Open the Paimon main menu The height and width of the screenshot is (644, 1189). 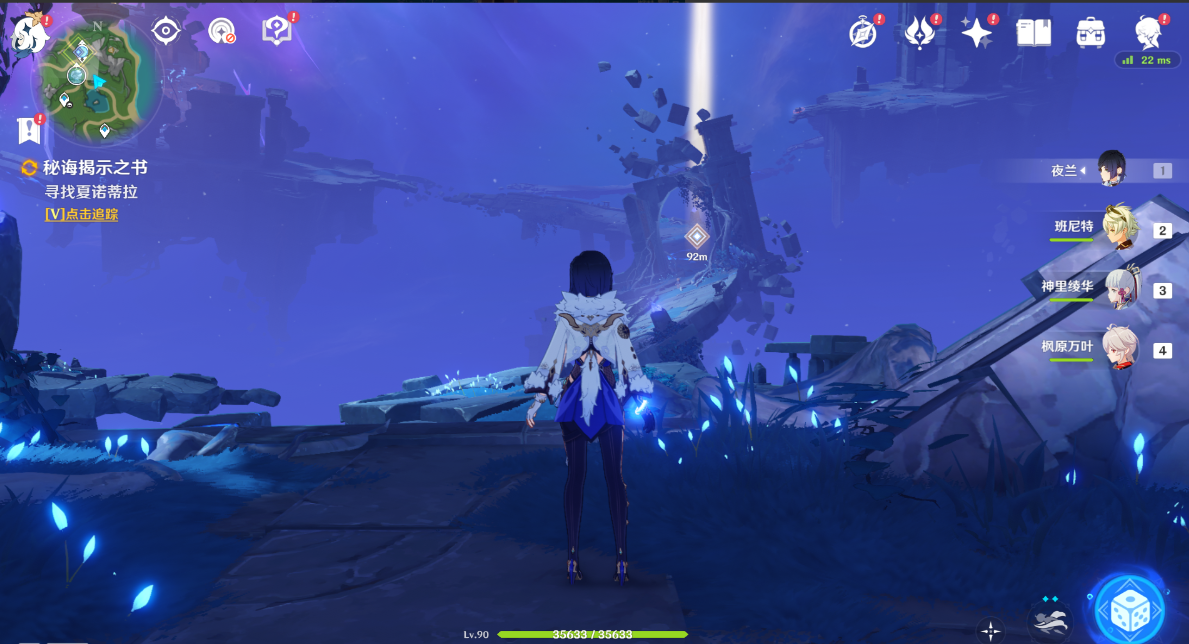[29, 34]
